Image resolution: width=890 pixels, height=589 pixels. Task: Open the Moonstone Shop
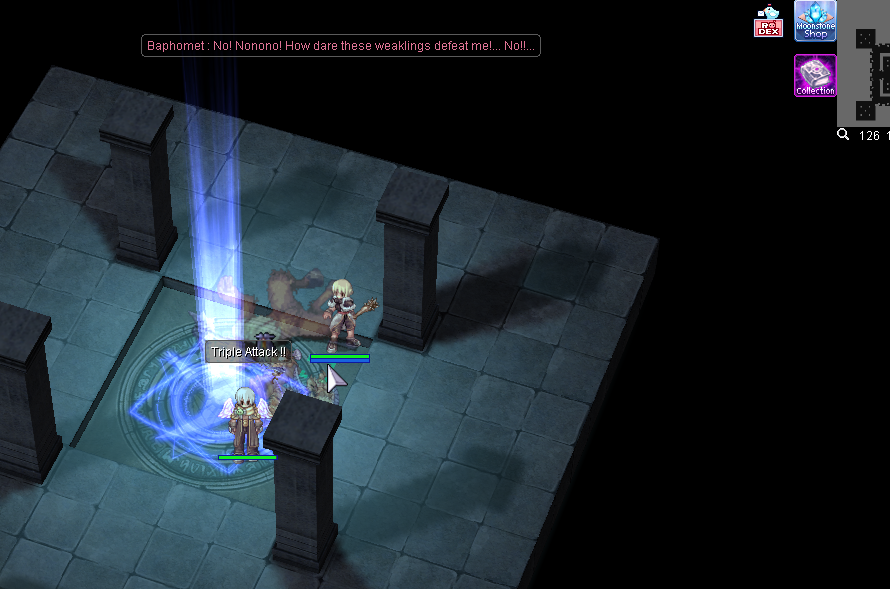coord(815,21)
